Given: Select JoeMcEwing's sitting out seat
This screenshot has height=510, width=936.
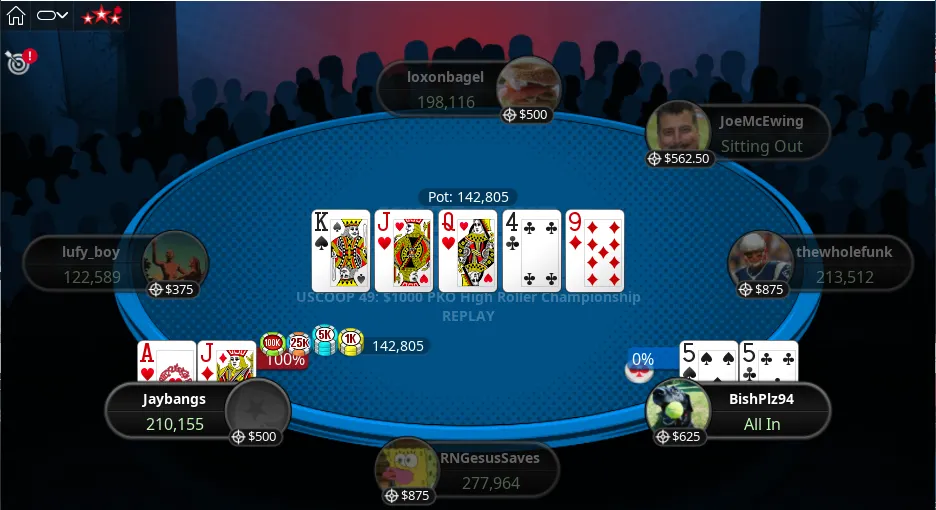Looking at the screenshot, I should [x=761, y=134].
